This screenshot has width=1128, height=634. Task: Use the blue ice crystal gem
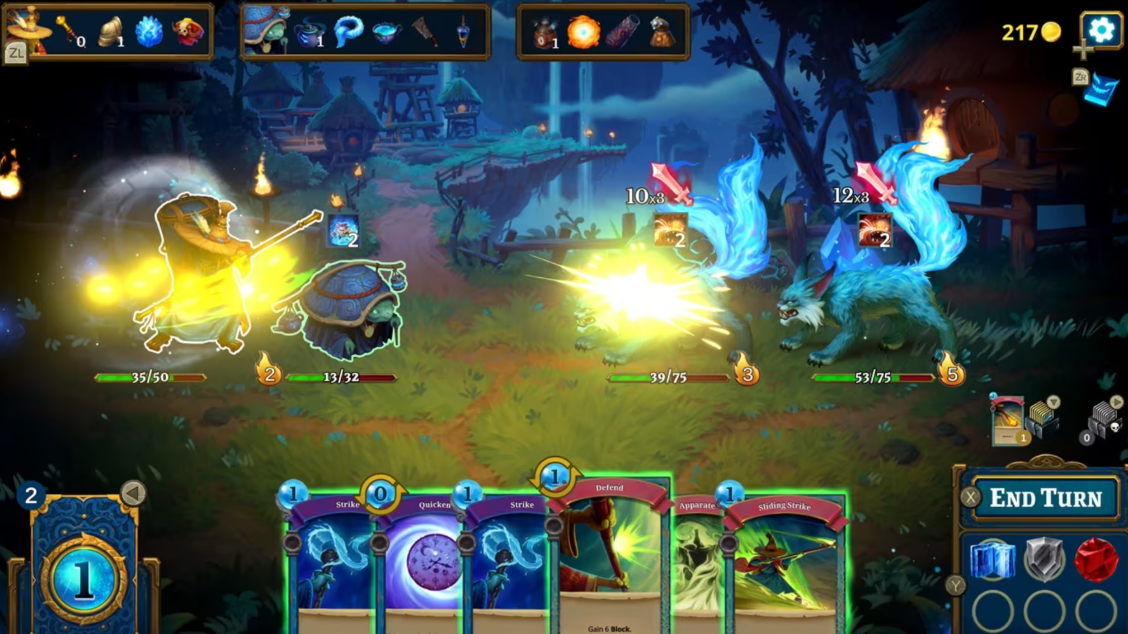[x=992, y=560]
